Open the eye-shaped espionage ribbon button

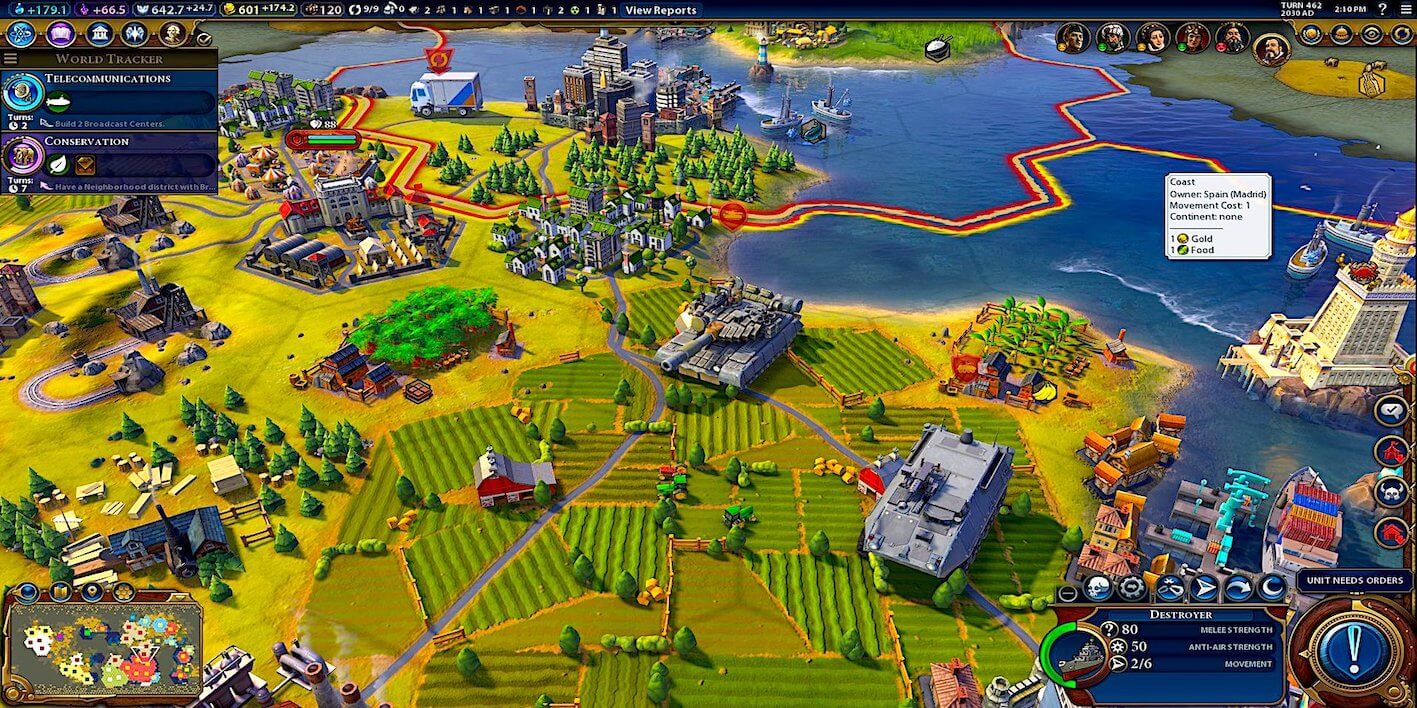[x=1372, y=34]
